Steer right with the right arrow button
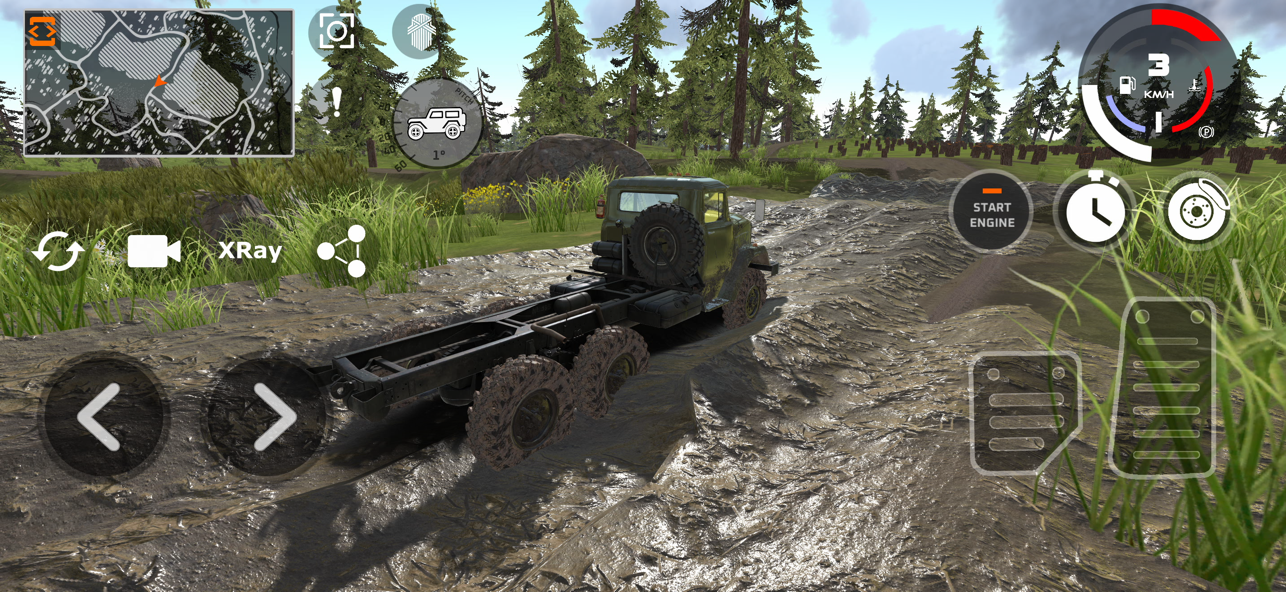1286x592 pixels. 266,416
